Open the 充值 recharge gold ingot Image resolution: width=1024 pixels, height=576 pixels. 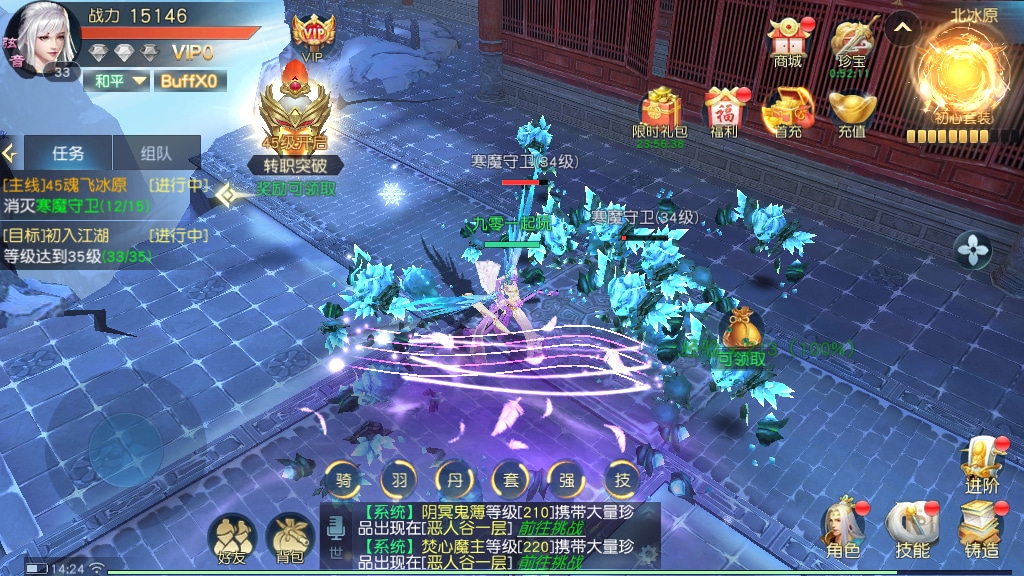[x=852, y=111]
